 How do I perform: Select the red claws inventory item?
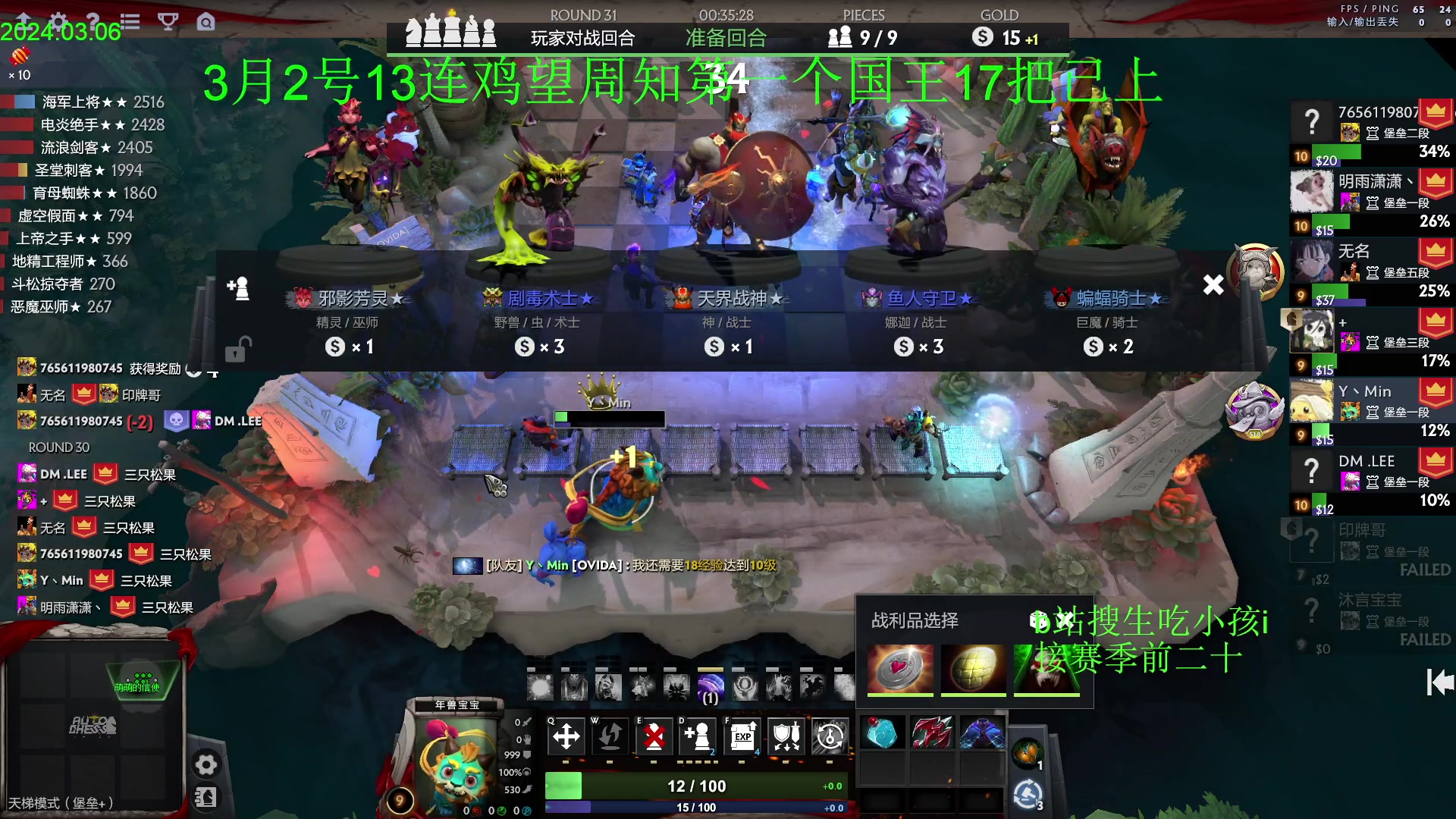pos(932,733)
